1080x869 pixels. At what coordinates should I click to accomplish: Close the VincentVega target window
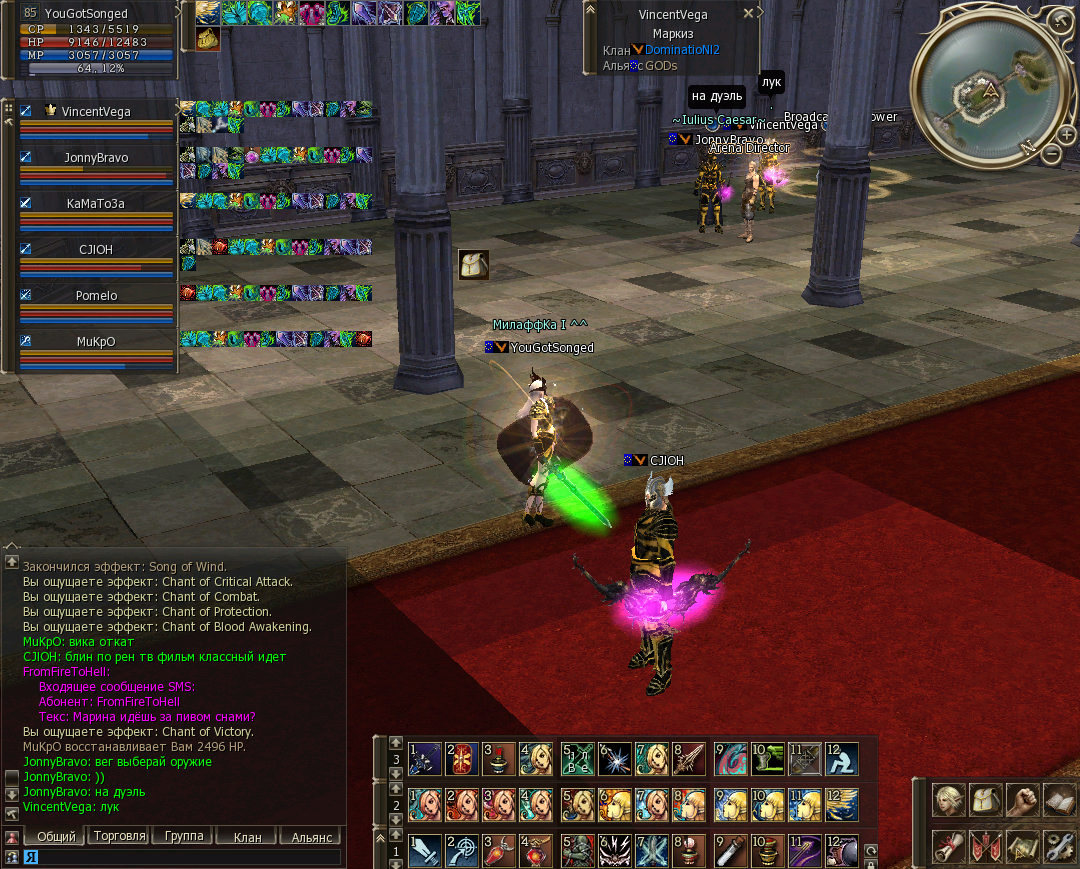coord(748,14)
